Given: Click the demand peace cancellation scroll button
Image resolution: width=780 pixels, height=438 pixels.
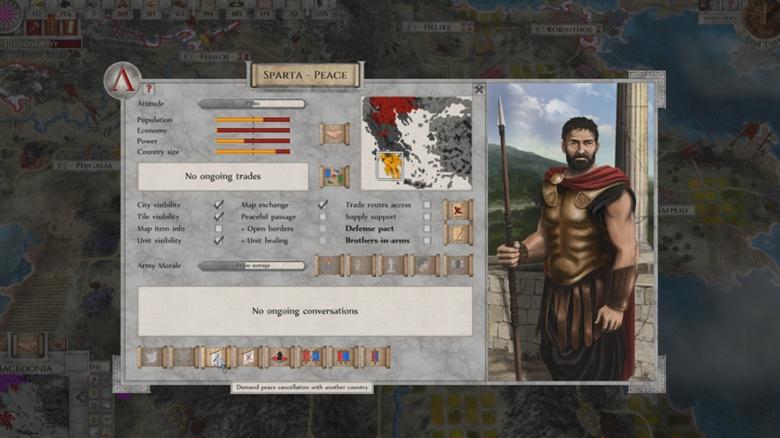Looking at the screenshot, I should tap(216, 356).
